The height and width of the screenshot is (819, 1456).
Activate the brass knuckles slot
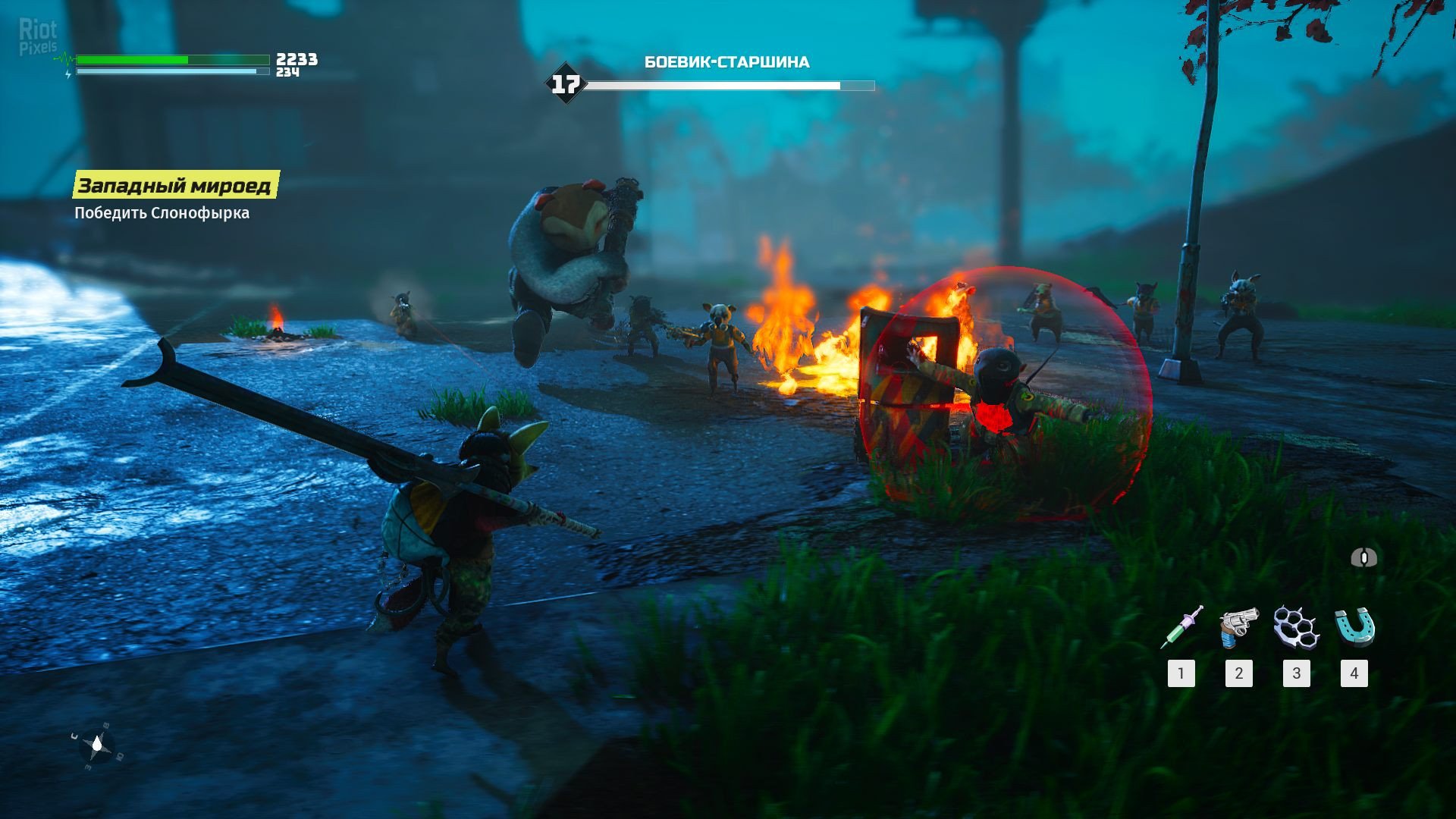coord(1296,628)
